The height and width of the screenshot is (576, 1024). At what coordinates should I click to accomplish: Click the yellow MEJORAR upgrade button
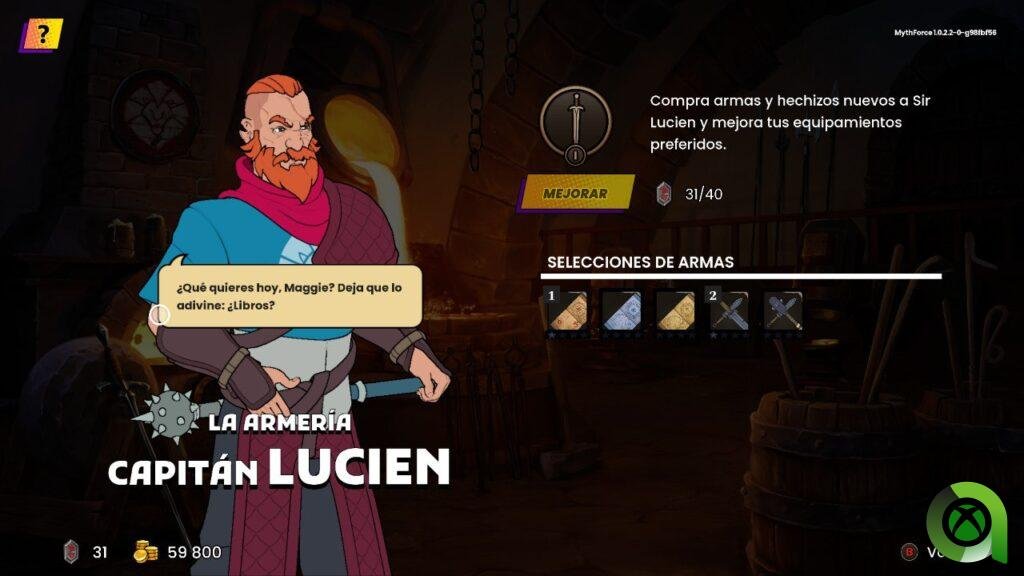tap(576, 193)
